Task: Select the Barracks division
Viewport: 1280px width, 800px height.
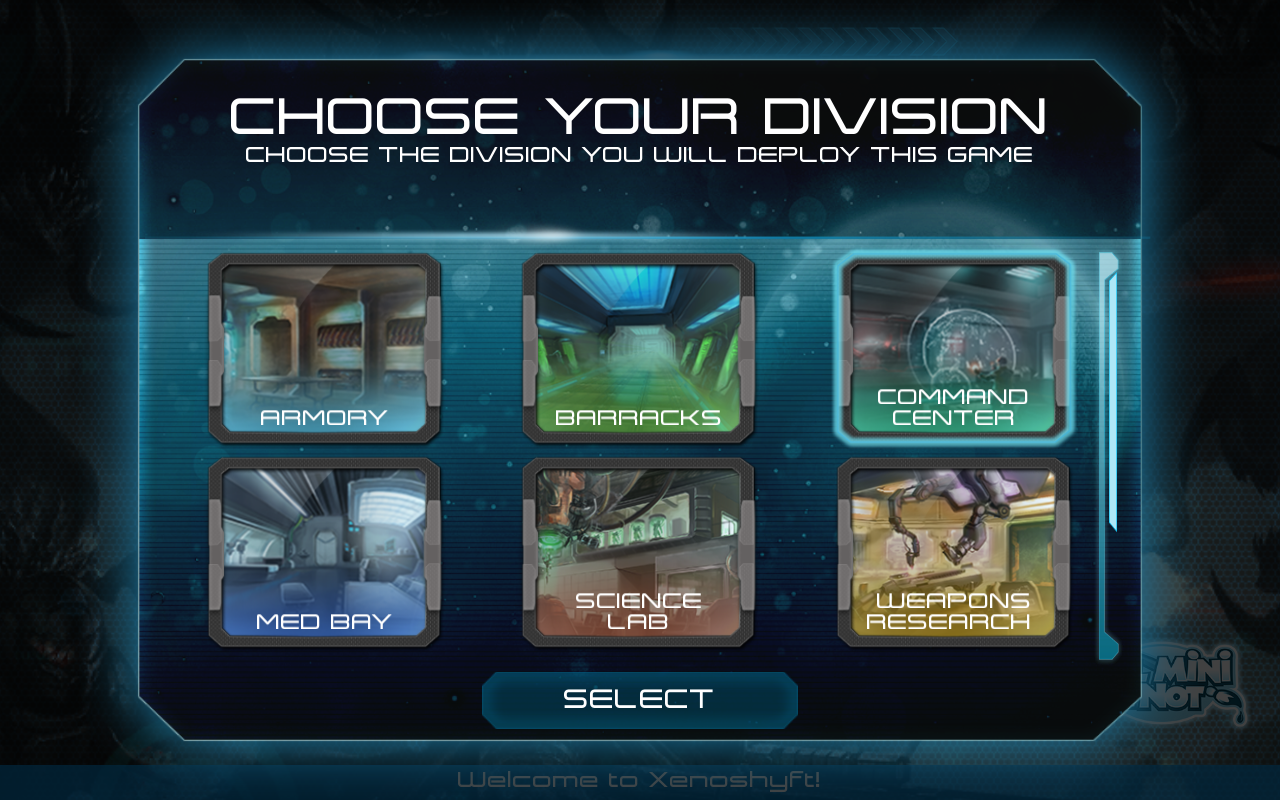Action: coord(638,348)
